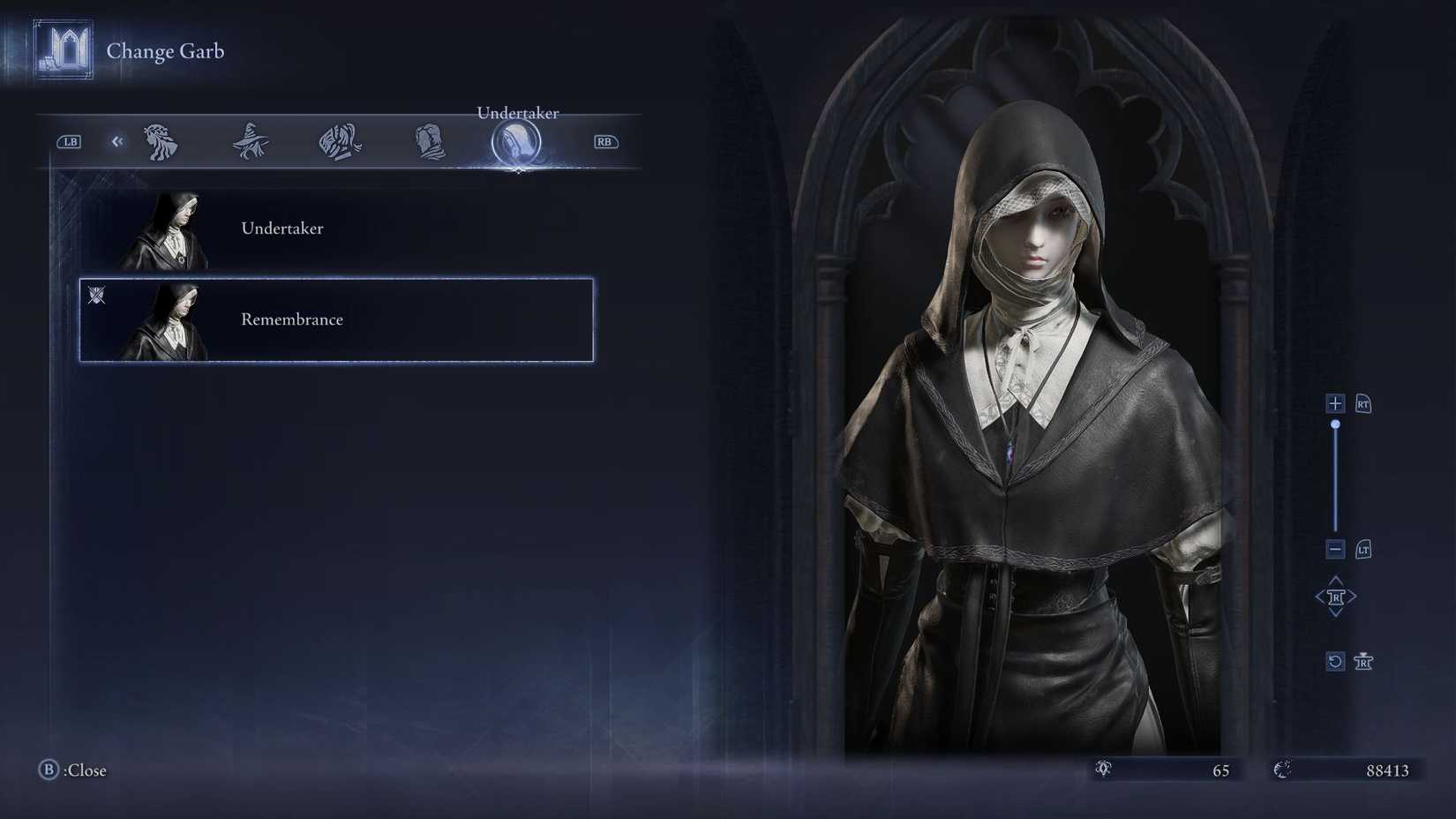Click the left double-chevron tab arrow
1456x819 pixels.
coord(117,141)
